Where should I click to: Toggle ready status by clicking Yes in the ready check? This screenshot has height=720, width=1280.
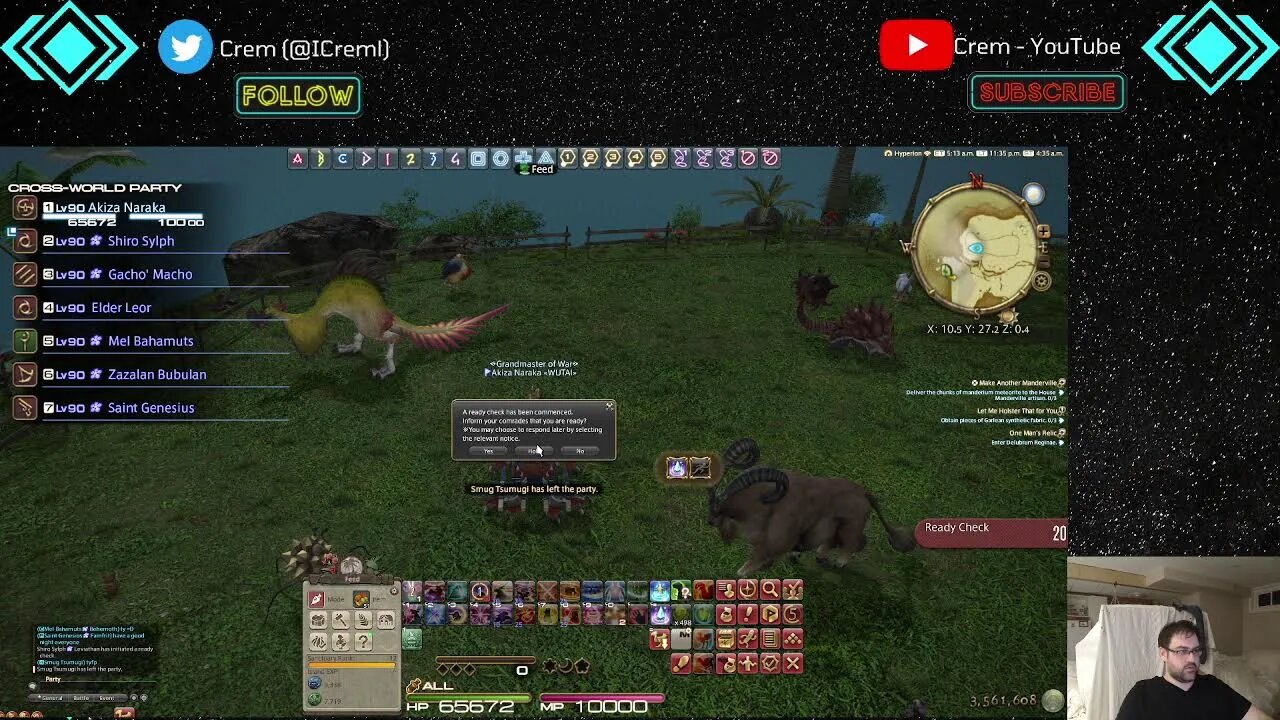[489, 451]
